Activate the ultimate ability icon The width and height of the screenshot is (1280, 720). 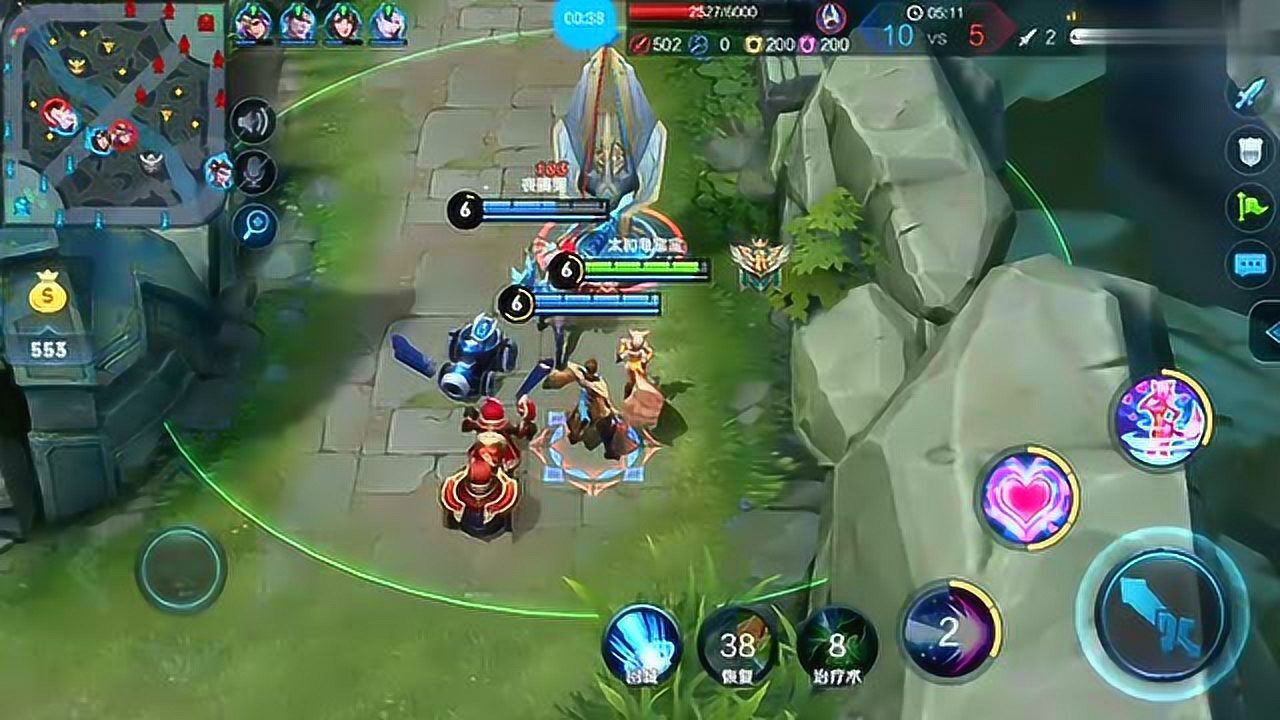point(1161,419)
